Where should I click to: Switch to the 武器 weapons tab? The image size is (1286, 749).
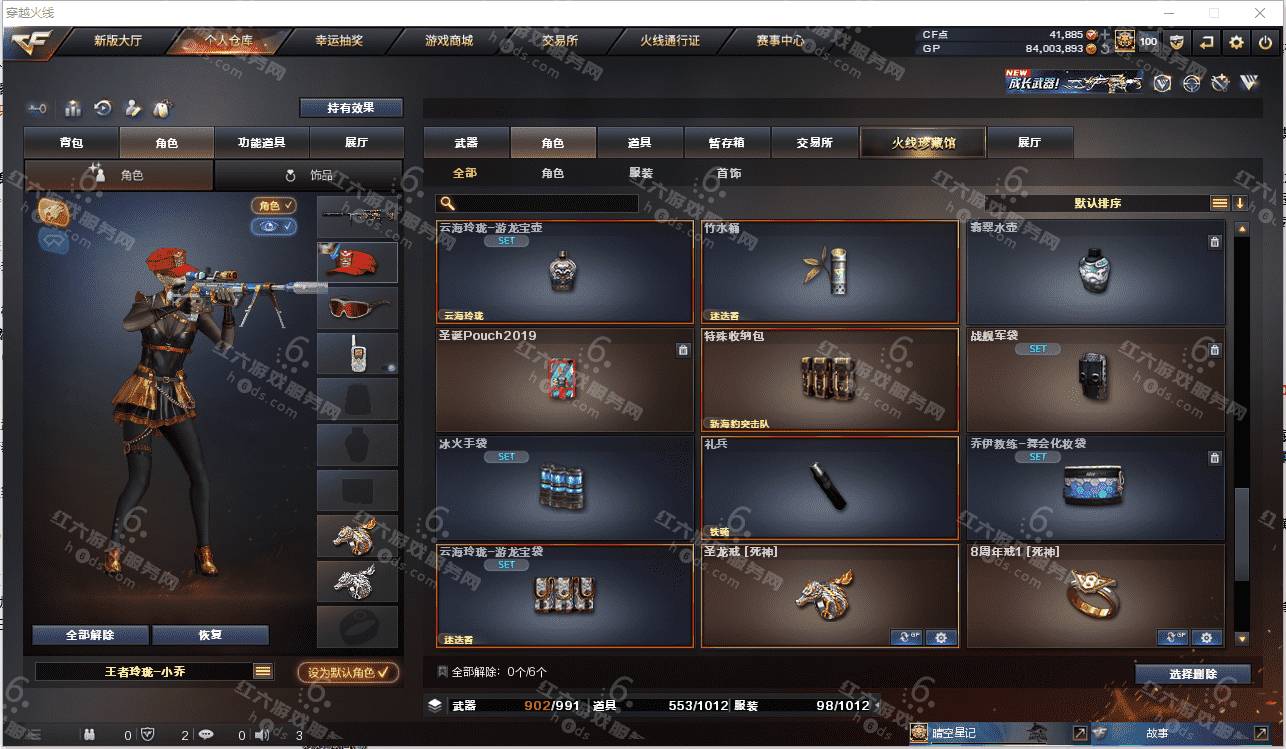(x=466, y=143)
